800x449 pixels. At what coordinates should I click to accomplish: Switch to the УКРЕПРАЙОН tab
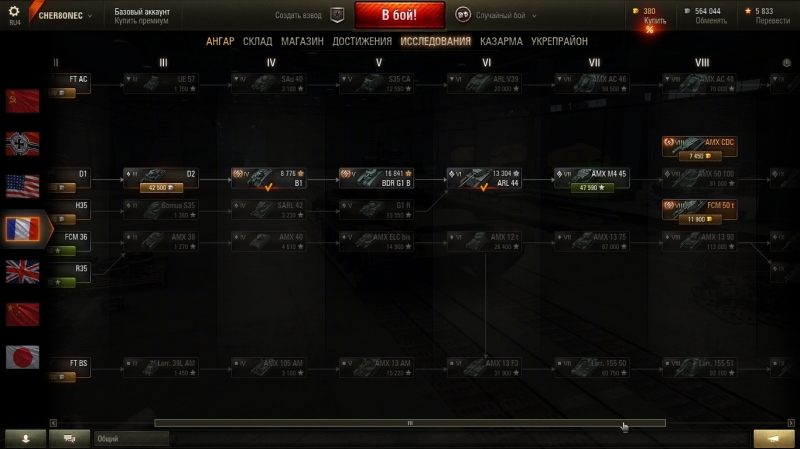point(559,41)
